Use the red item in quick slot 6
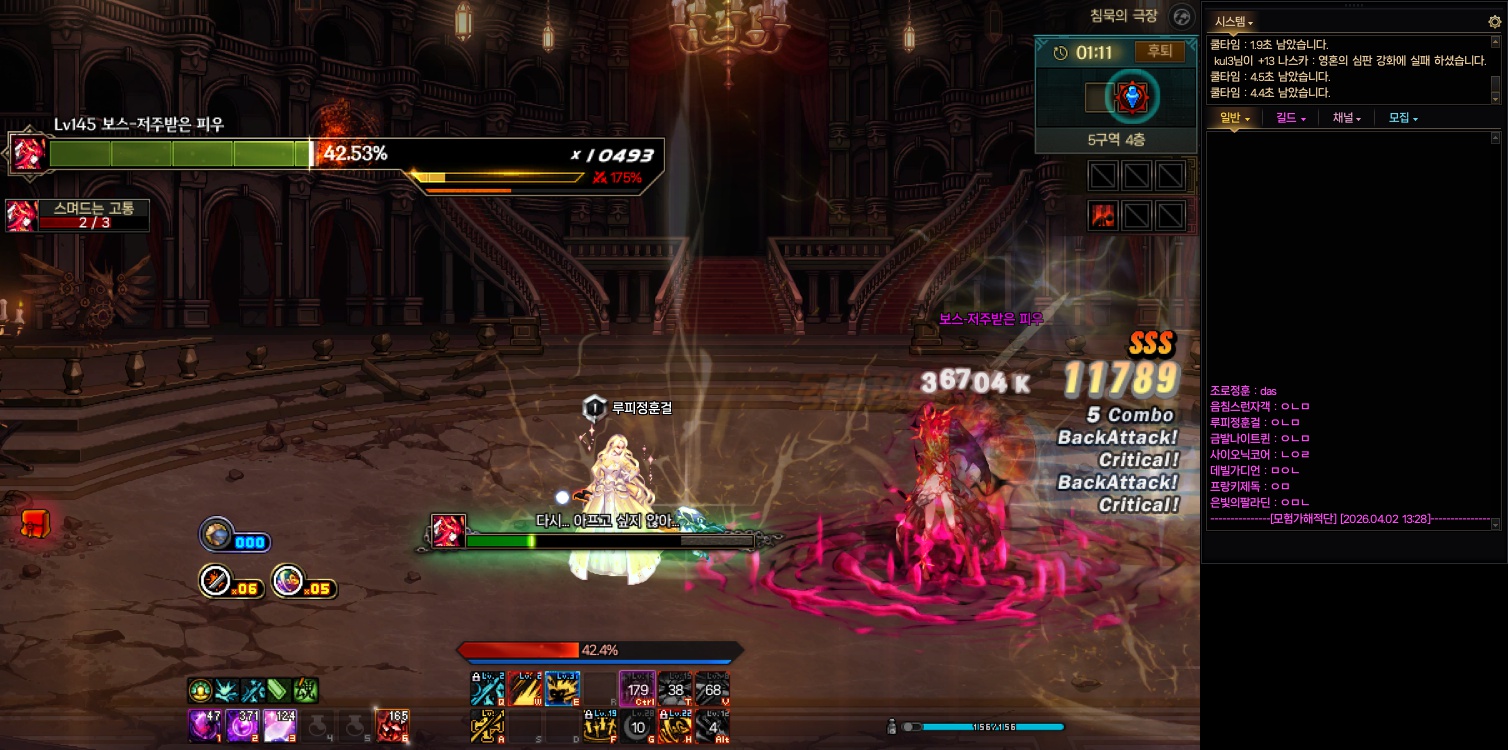The height and width of the screenshot is (750, 1508). [392, 725]
